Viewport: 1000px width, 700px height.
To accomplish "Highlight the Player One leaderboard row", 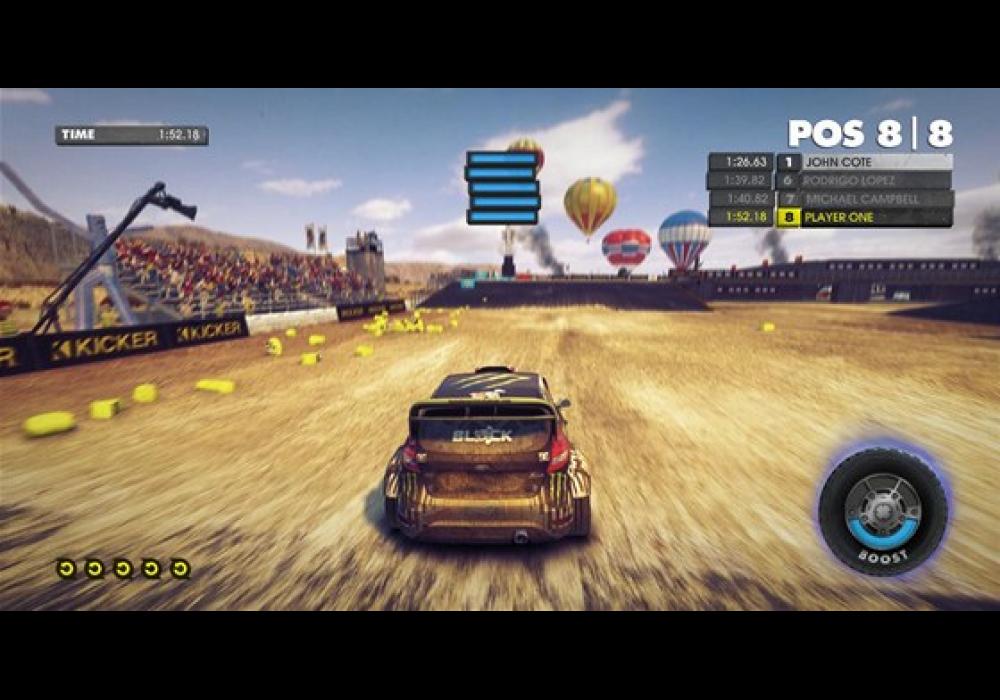I will coord(863,217).
